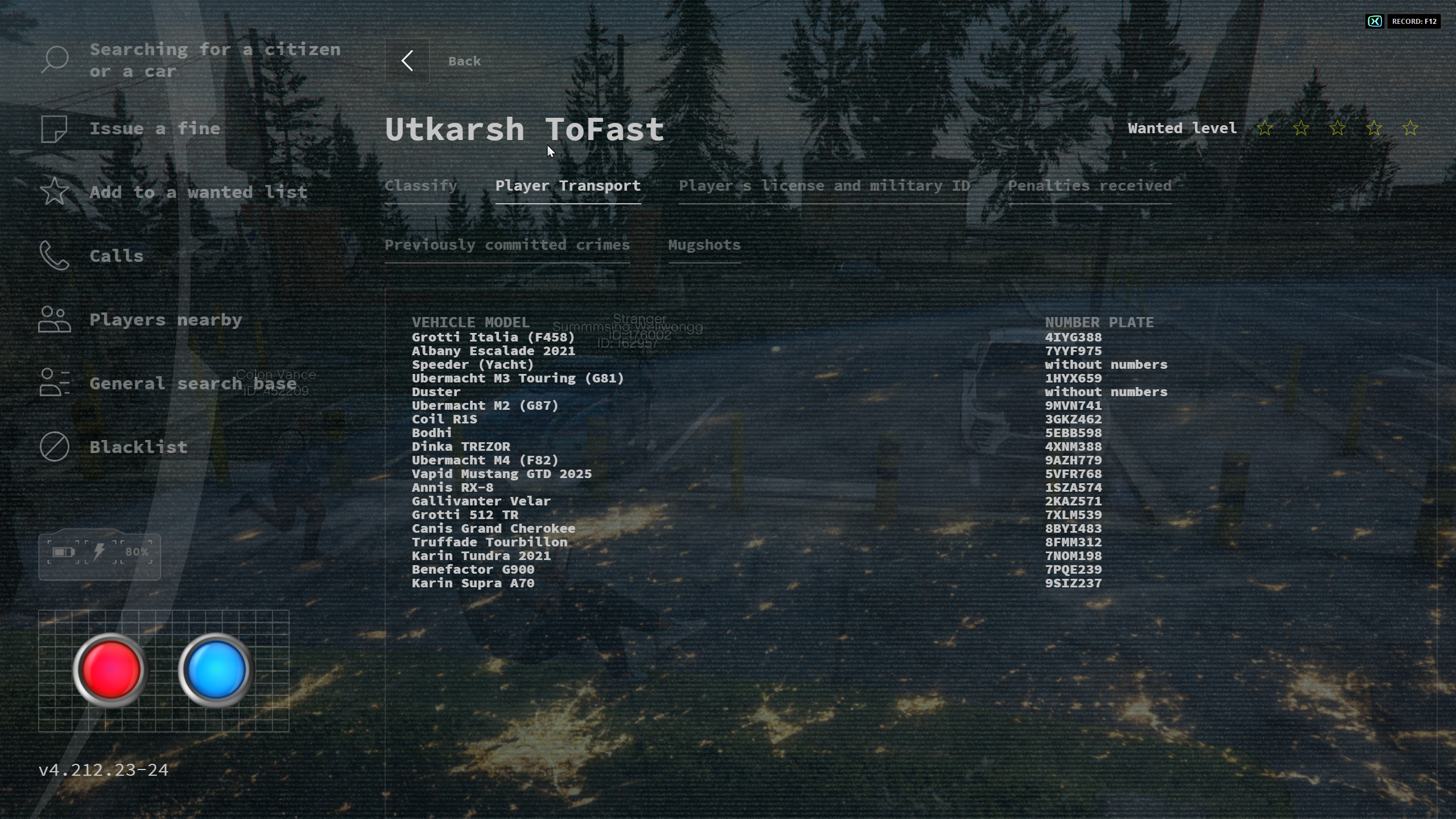Choose Add to a wanted list
Image resolution: width=1456 pixels, height=819 pixels.
point(198,192)
